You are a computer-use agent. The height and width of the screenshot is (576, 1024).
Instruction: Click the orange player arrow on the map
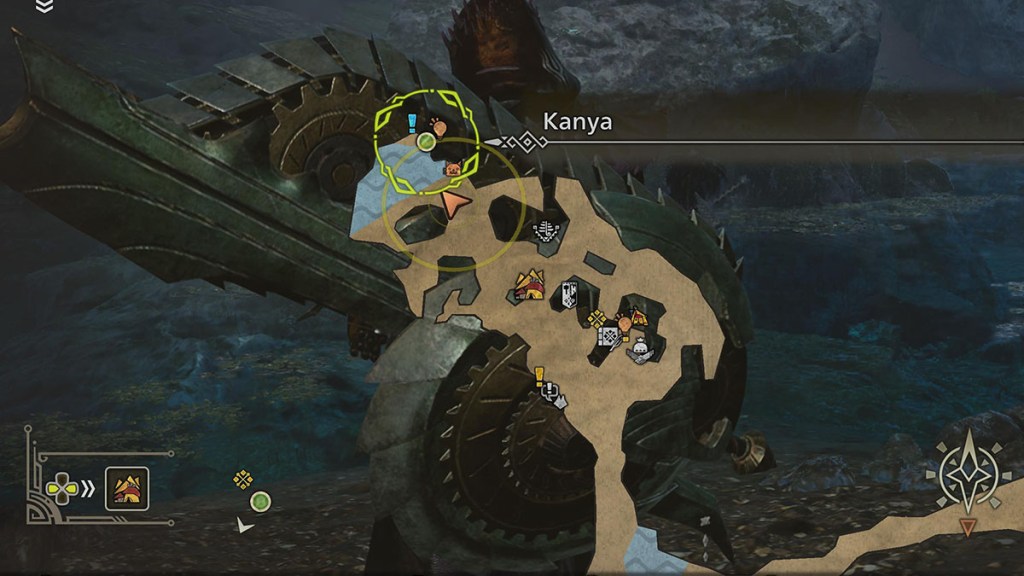452,206
